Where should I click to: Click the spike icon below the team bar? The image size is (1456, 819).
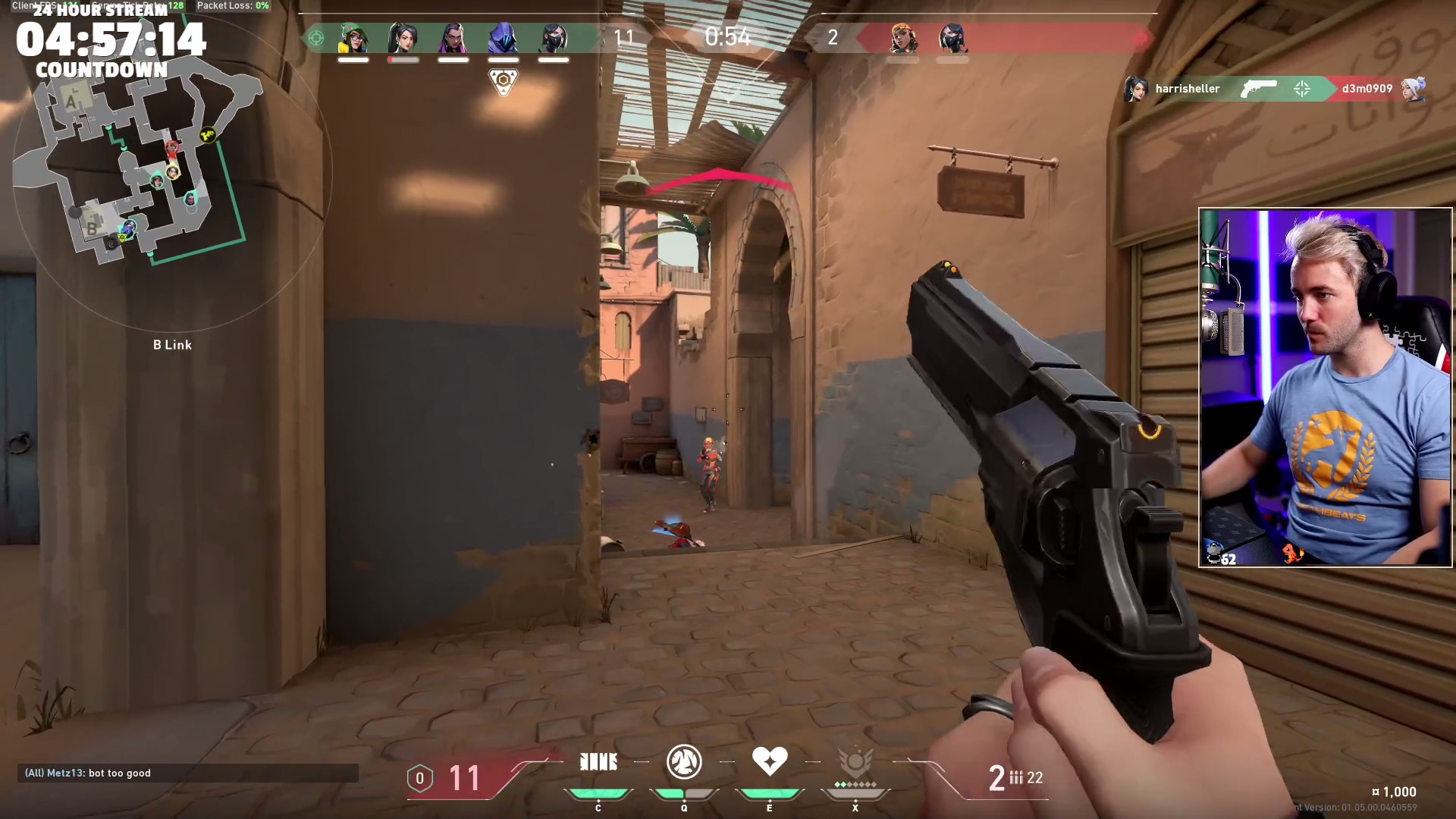503,82
